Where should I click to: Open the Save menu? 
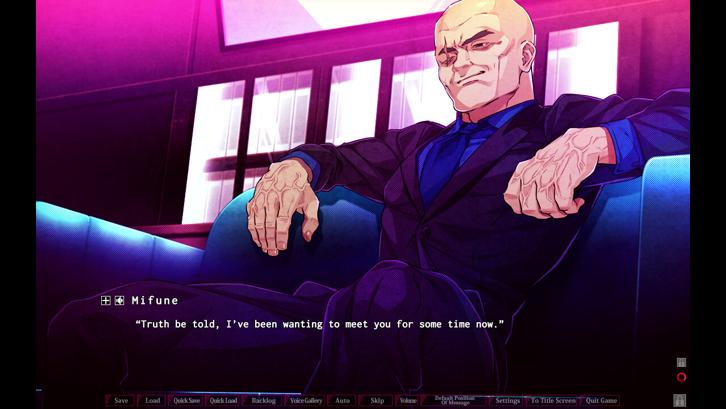point(121,401)
